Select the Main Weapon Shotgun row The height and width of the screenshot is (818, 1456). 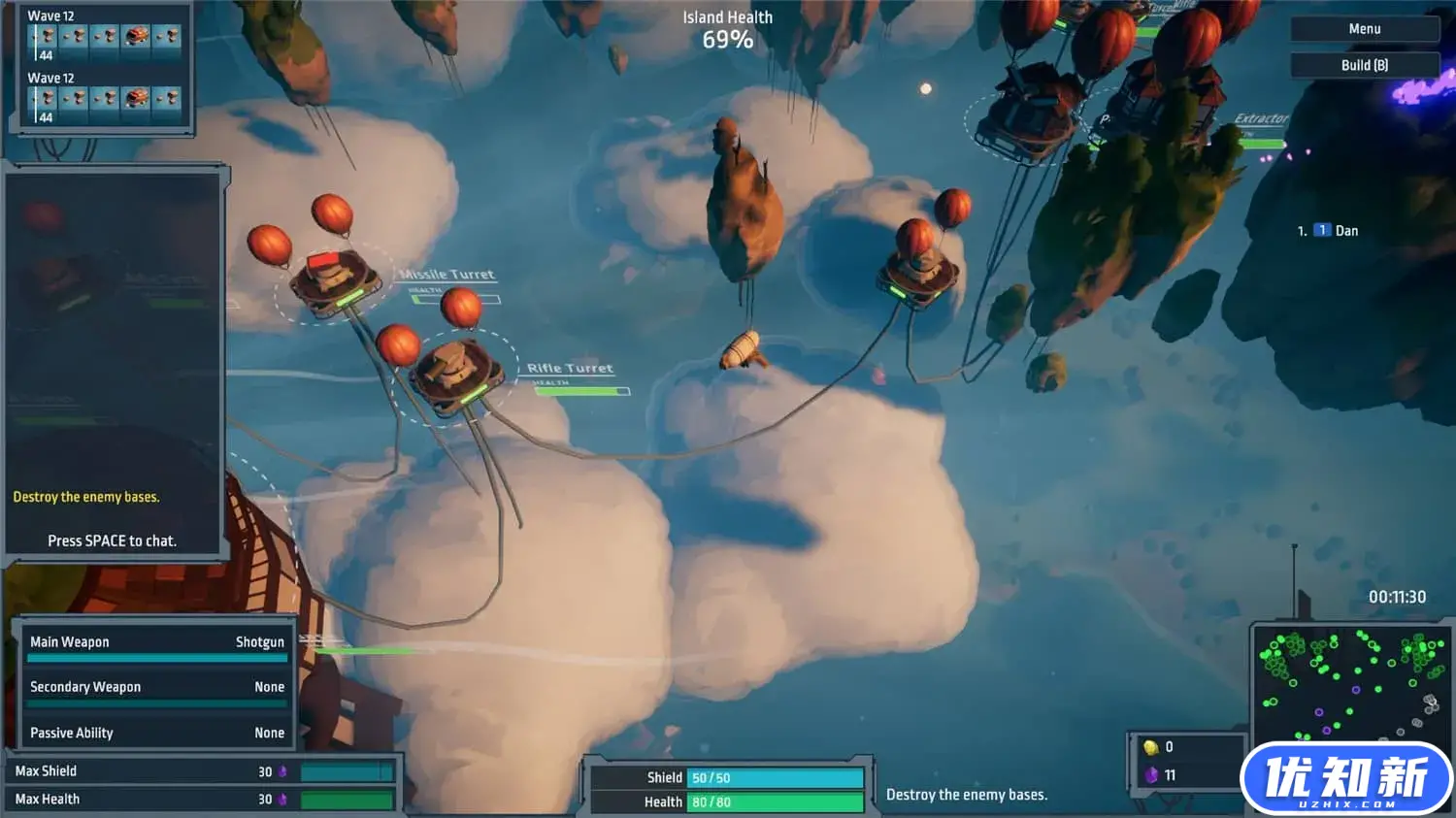(157, 642)
